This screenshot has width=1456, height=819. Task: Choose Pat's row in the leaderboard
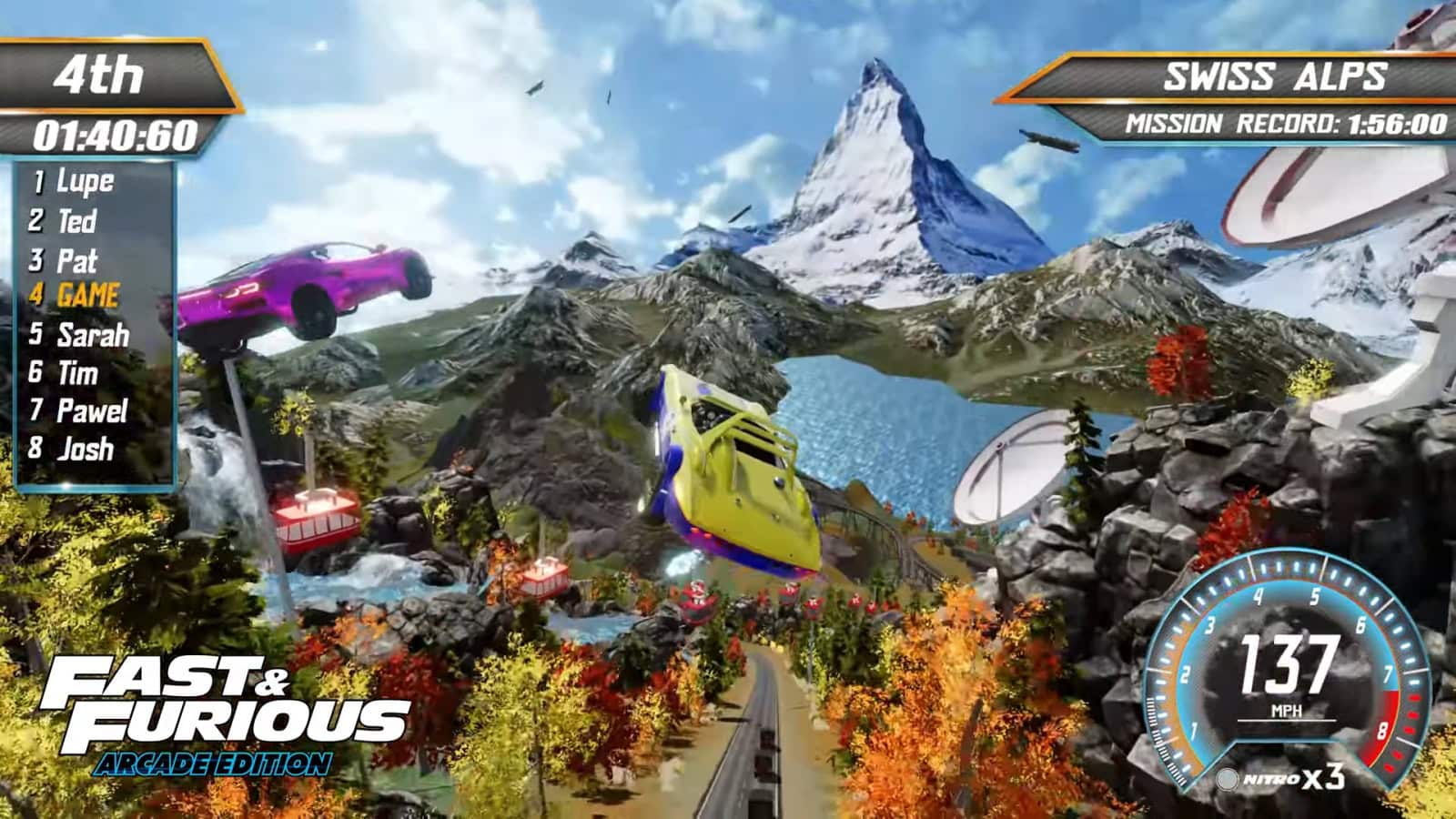76,261
